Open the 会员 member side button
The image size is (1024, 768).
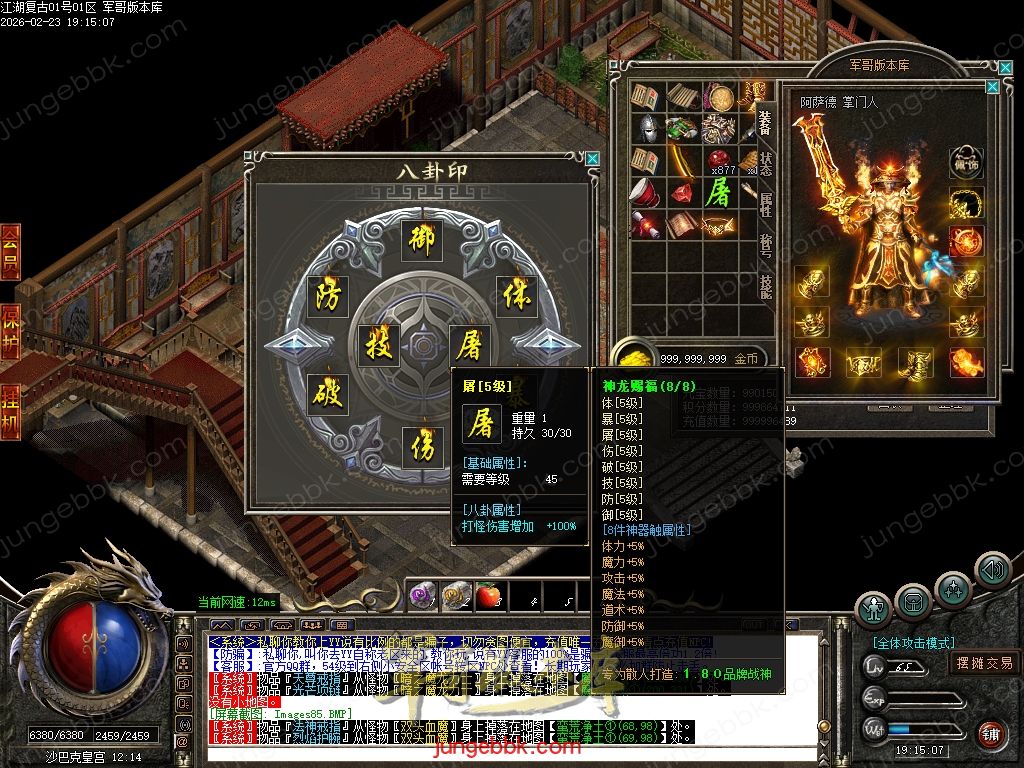[x=10, y=252]
